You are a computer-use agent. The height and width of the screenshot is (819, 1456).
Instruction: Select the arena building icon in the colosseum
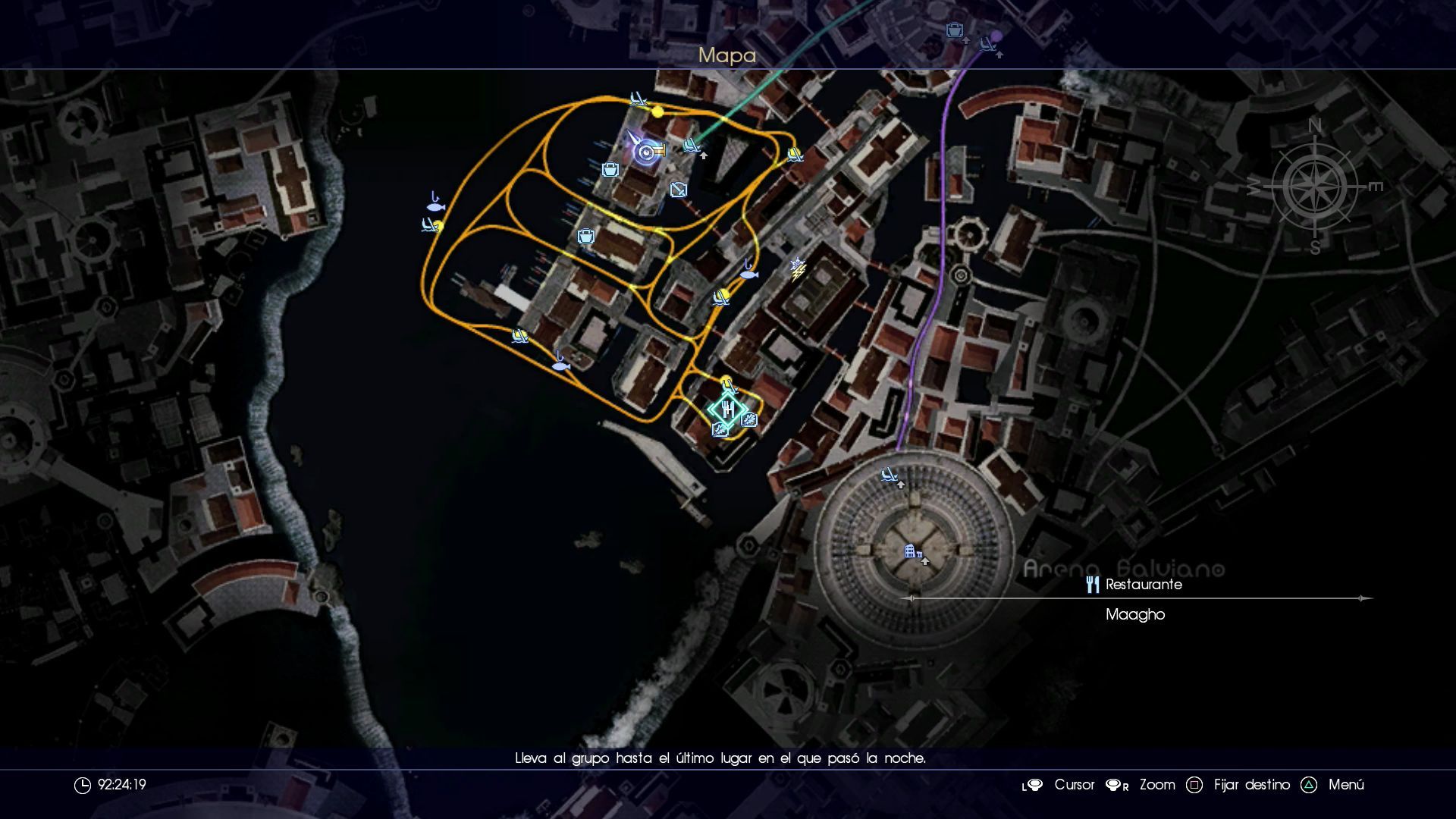(x=912, y=551)
